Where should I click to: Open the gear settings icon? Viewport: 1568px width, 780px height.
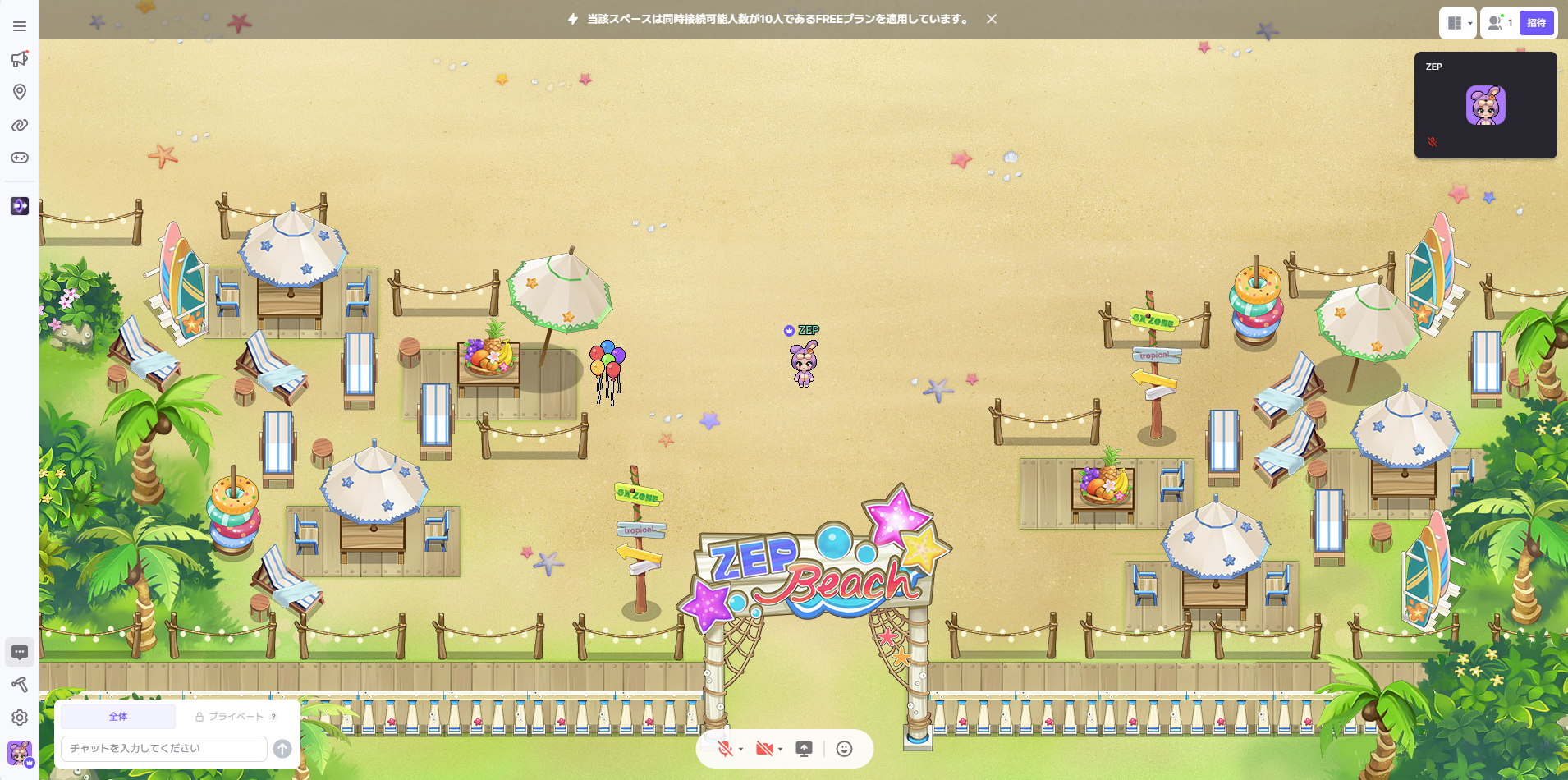20,718
